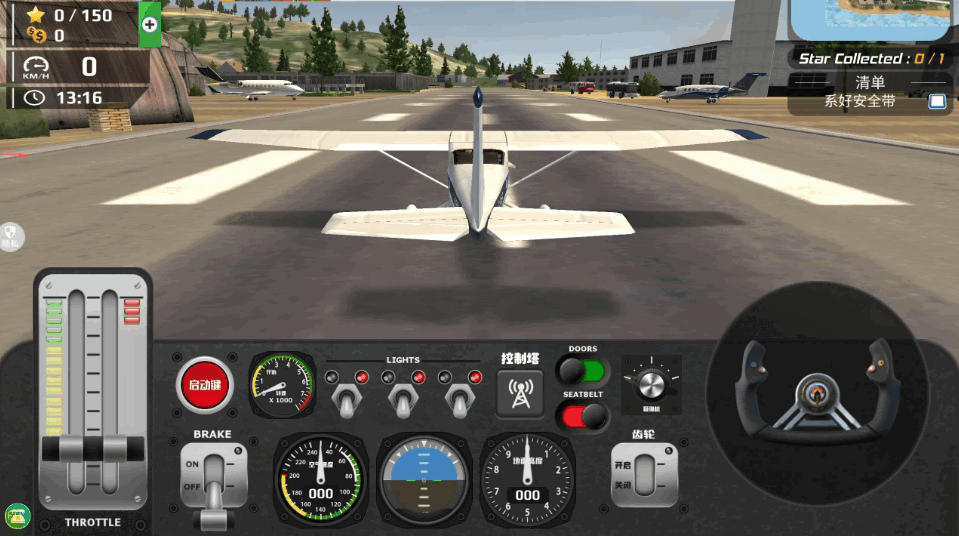Flip the 齿轮 landing gear switch
The height and width of the screenshot is (536, 959).
[644, 473]
